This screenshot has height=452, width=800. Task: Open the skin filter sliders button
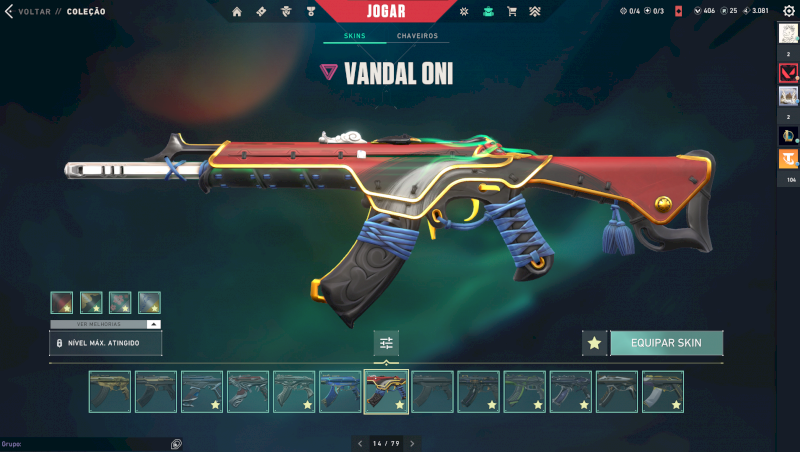click(x=386, y=343)
